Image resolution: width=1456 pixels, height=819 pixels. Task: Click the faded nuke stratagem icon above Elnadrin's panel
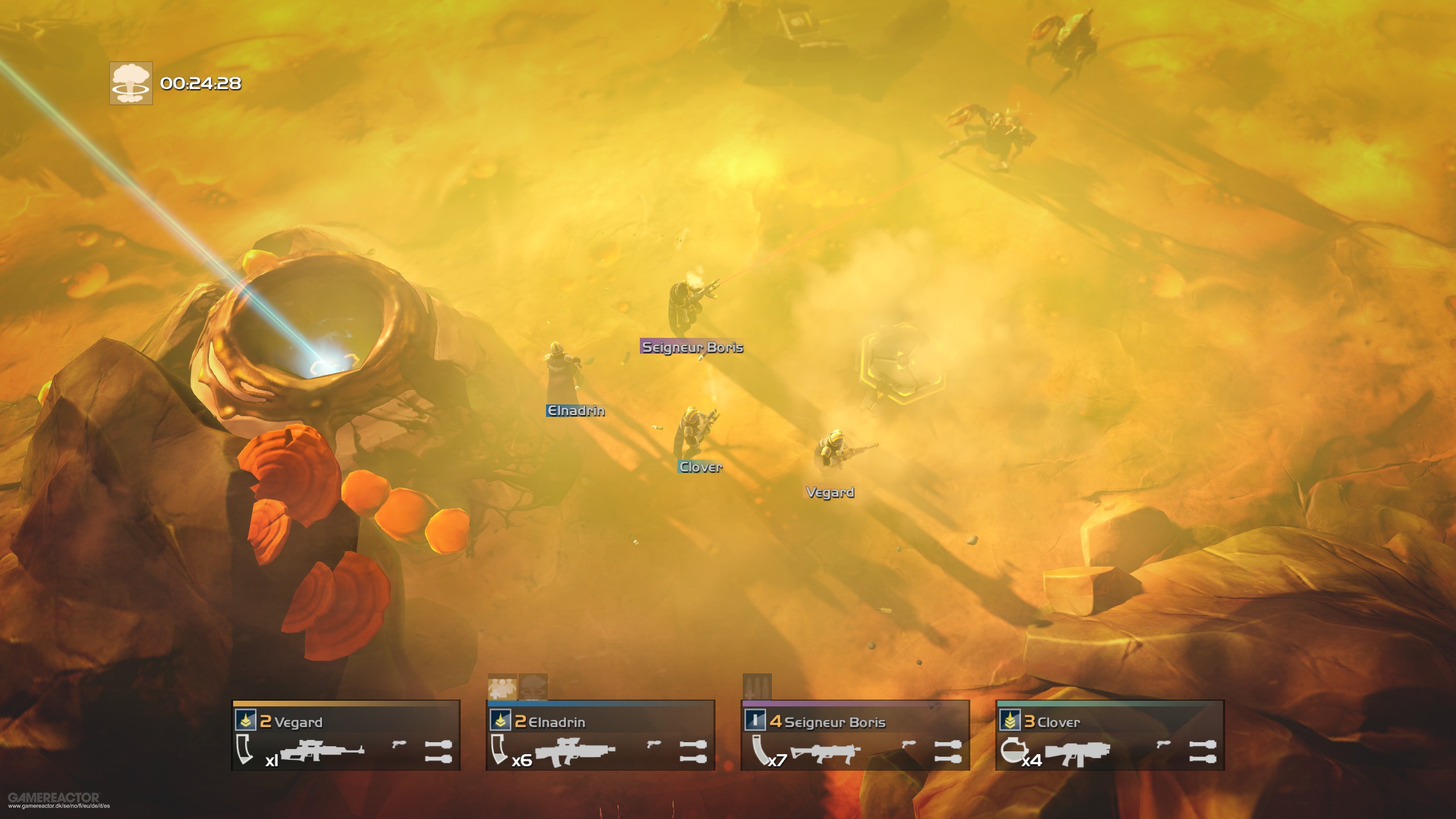[531, 688]
